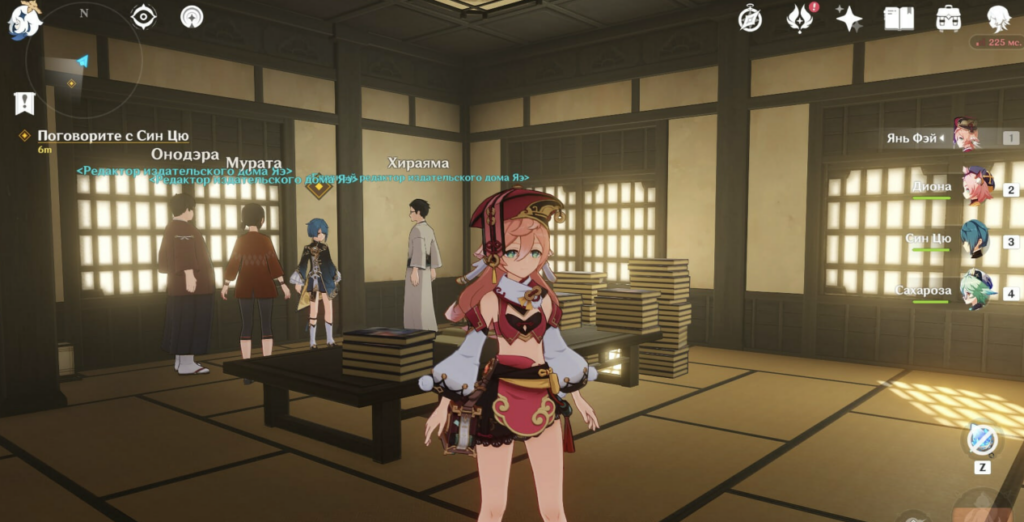The height and width of the screenshot is (522, 1024).
Task: Open the character screen head icon
Action: tap(997, 18)
